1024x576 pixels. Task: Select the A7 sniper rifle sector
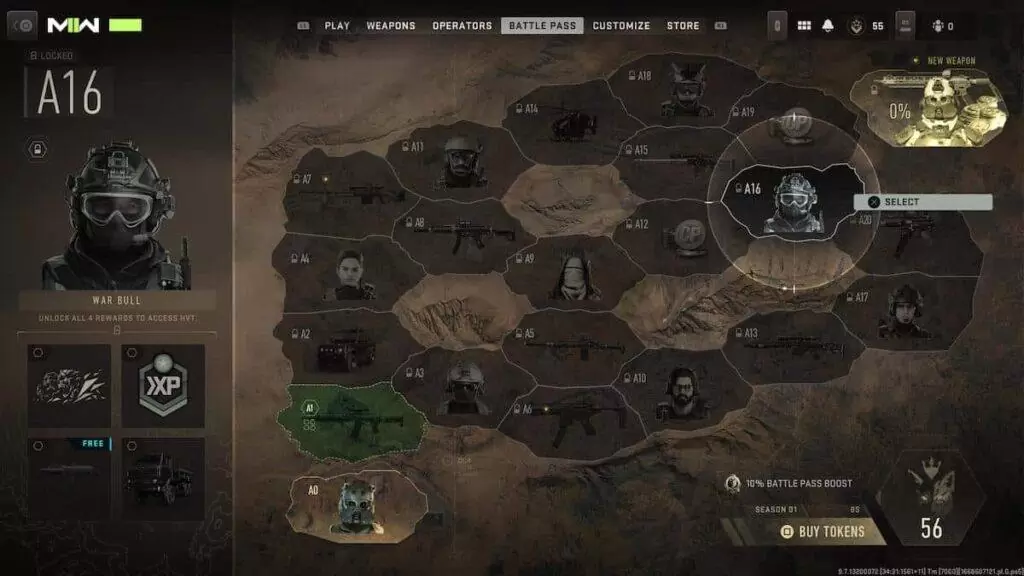pyautogui.click(x=343, y=193)
